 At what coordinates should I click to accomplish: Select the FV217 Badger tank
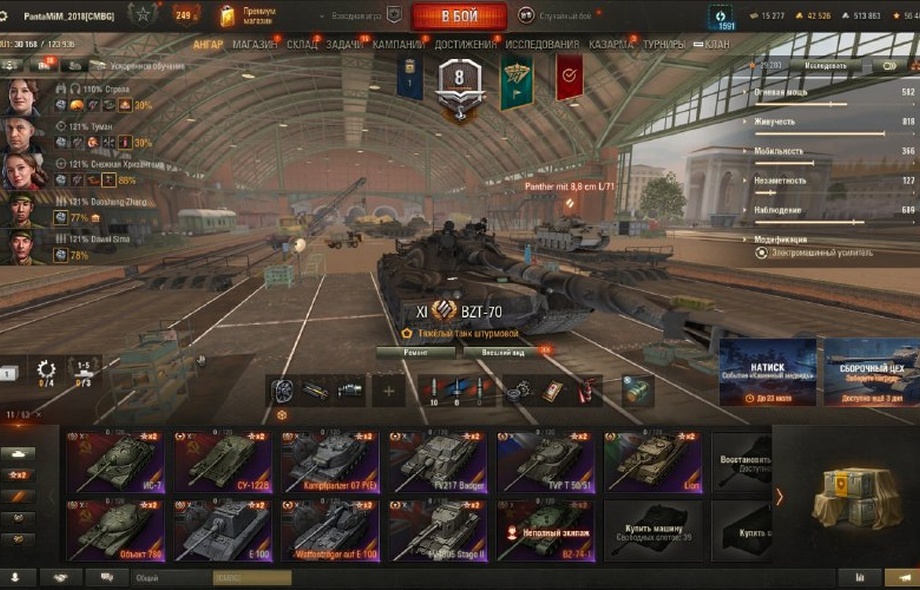(x=438, y=462)
